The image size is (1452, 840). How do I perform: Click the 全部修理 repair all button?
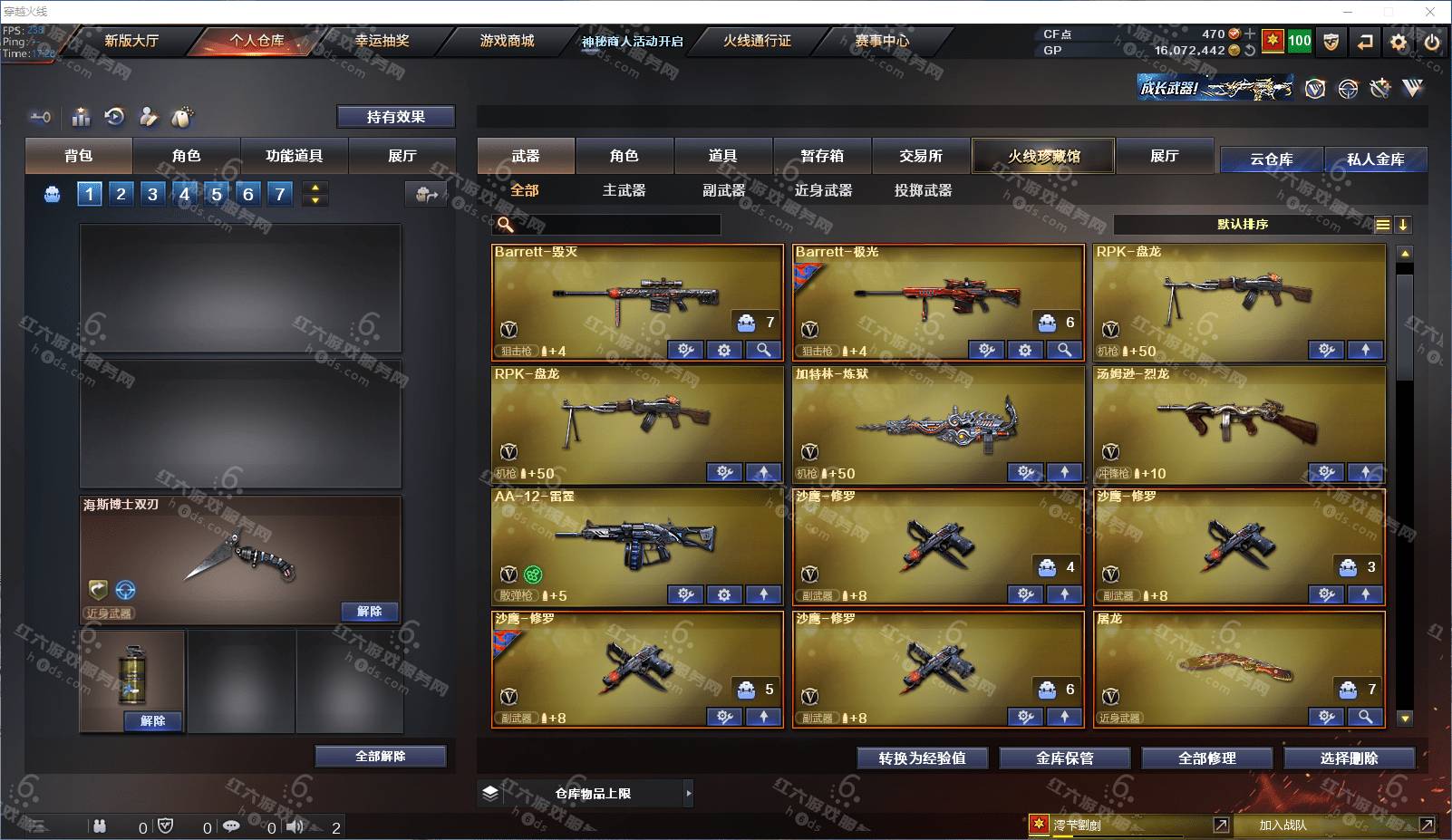point(1206,758)
